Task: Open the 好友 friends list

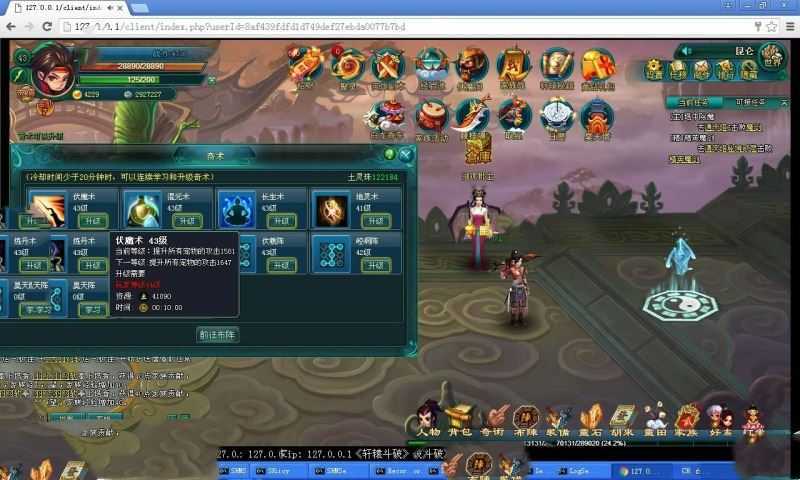Action: tap(719, 418)
